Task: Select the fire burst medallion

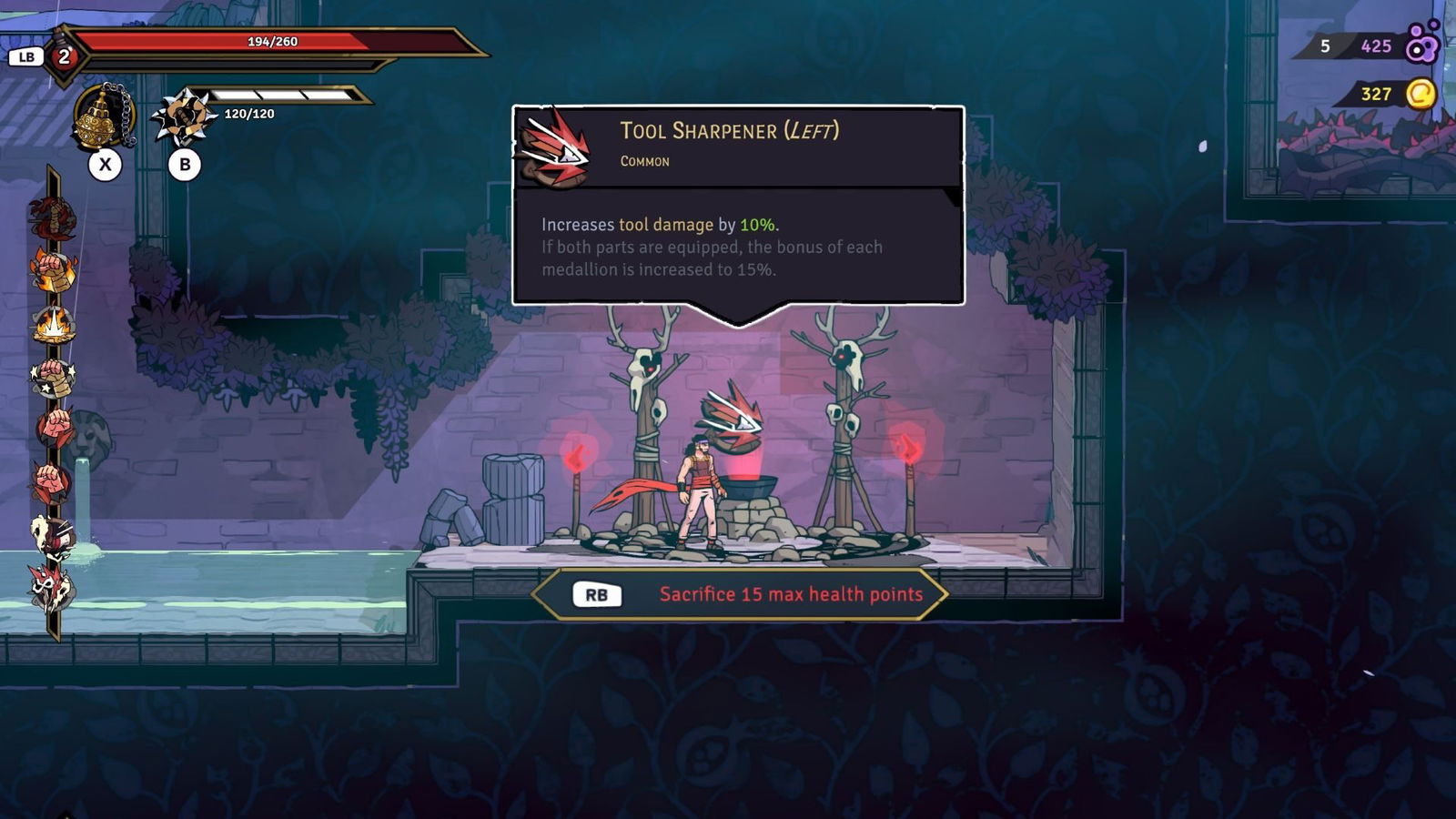Action: [x=53, y=324]
